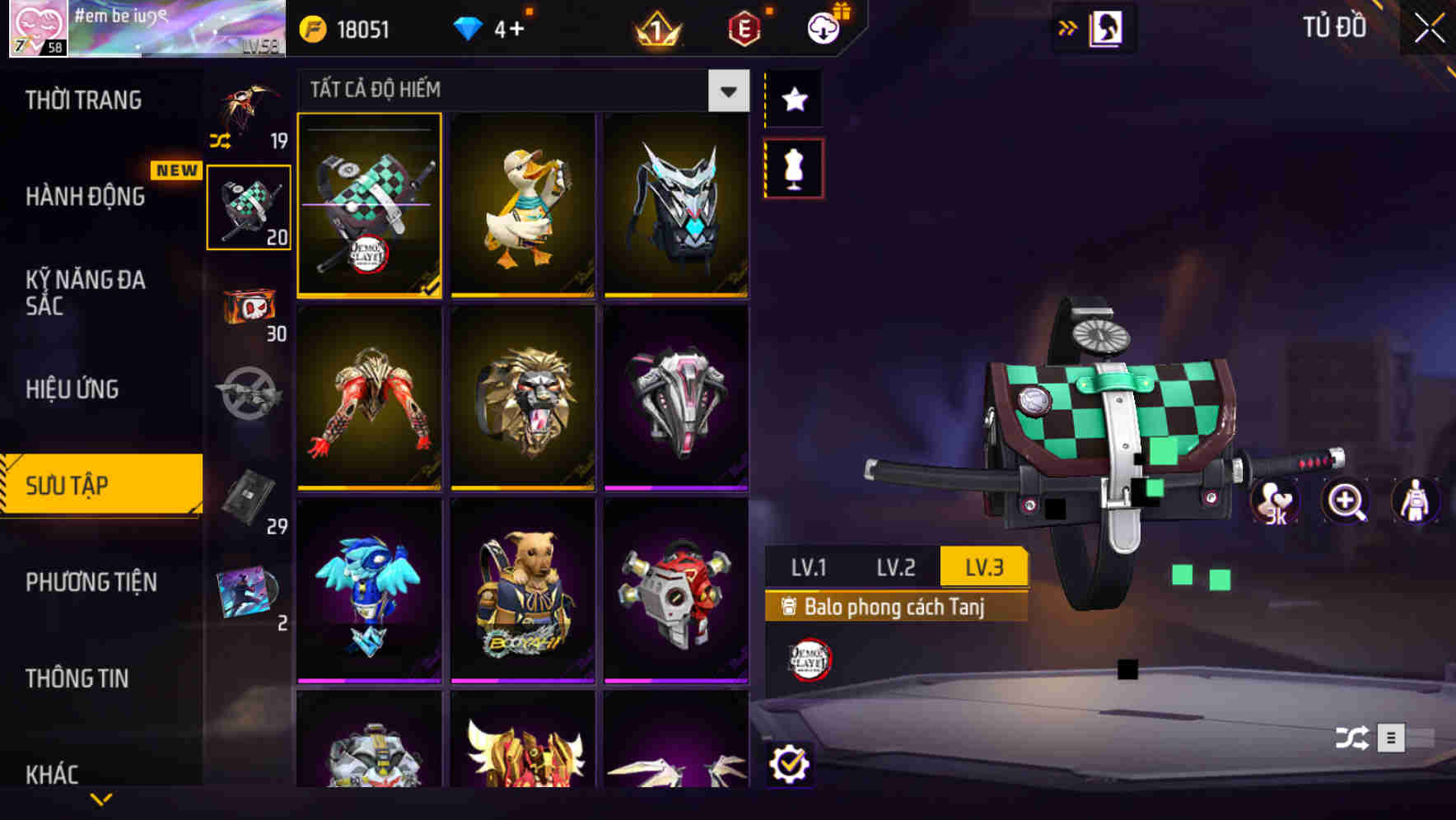
Task: Switch to the LV.1 tab
Action: [x=808, y=566]
